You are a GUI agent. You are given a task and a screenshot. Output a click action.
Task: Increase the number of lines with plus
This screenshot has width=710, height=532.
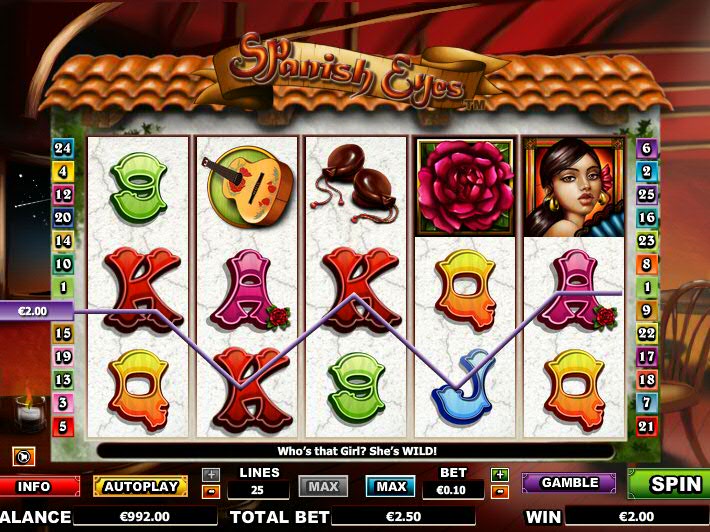tap(211, 474)
